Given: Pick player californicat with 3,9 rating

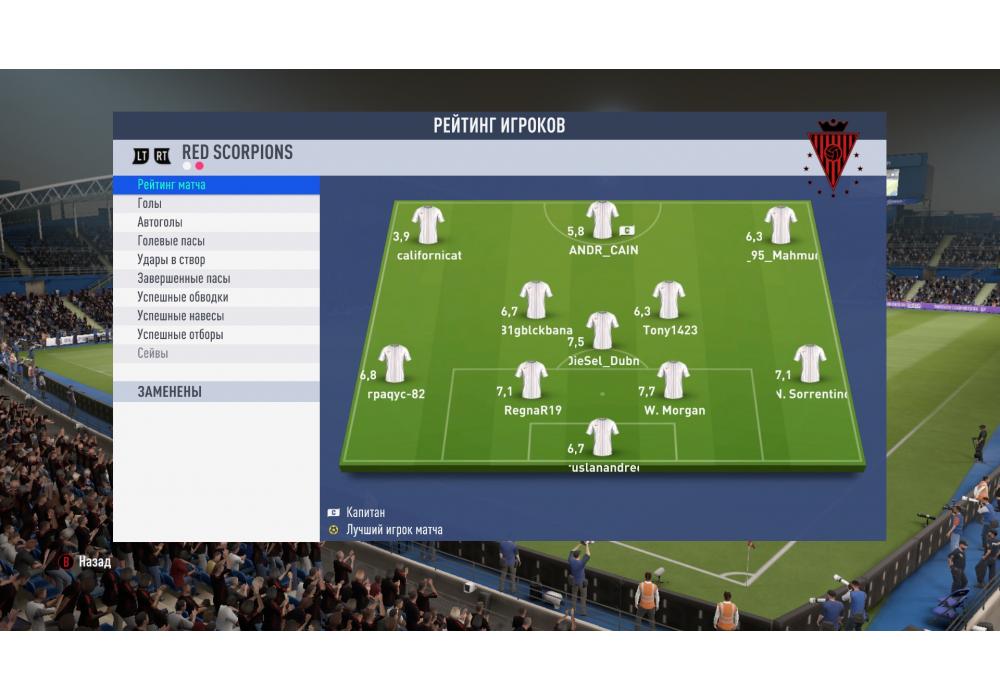Looking at the screenshot, I should (428, 226).
